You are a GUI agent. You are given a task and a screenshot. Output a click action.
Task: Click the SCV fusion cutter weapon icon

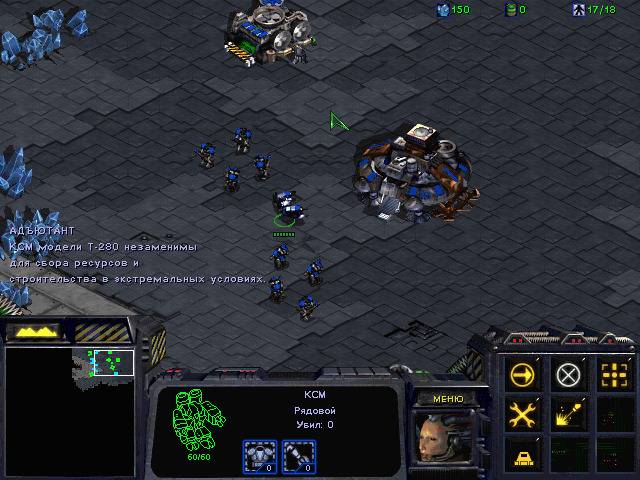tap(296, 454)
